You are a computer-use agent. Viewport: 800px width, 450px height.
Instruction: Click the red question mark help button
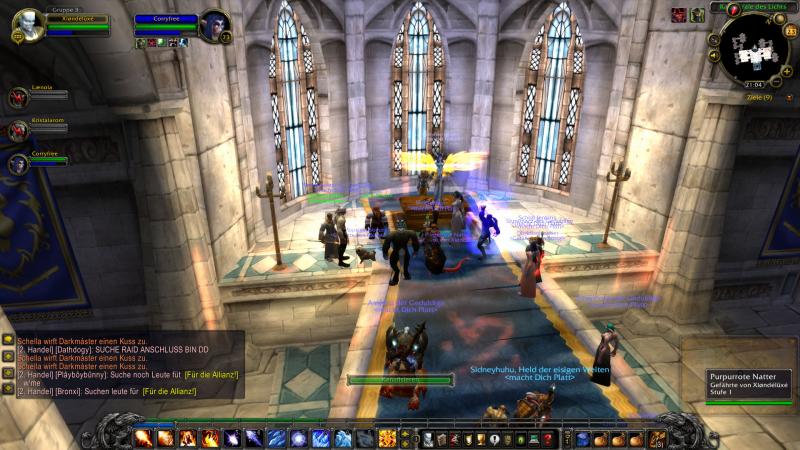(548, 439)
